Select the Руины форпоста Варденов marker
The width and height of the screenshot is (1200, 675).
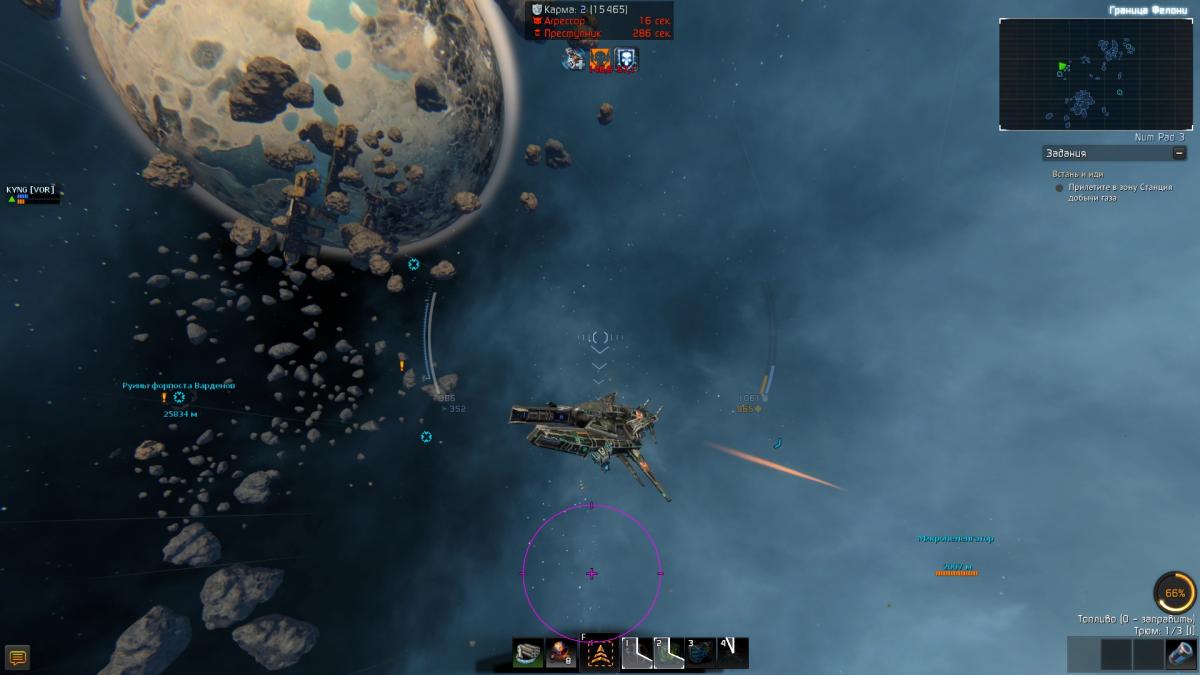[179, 397]
